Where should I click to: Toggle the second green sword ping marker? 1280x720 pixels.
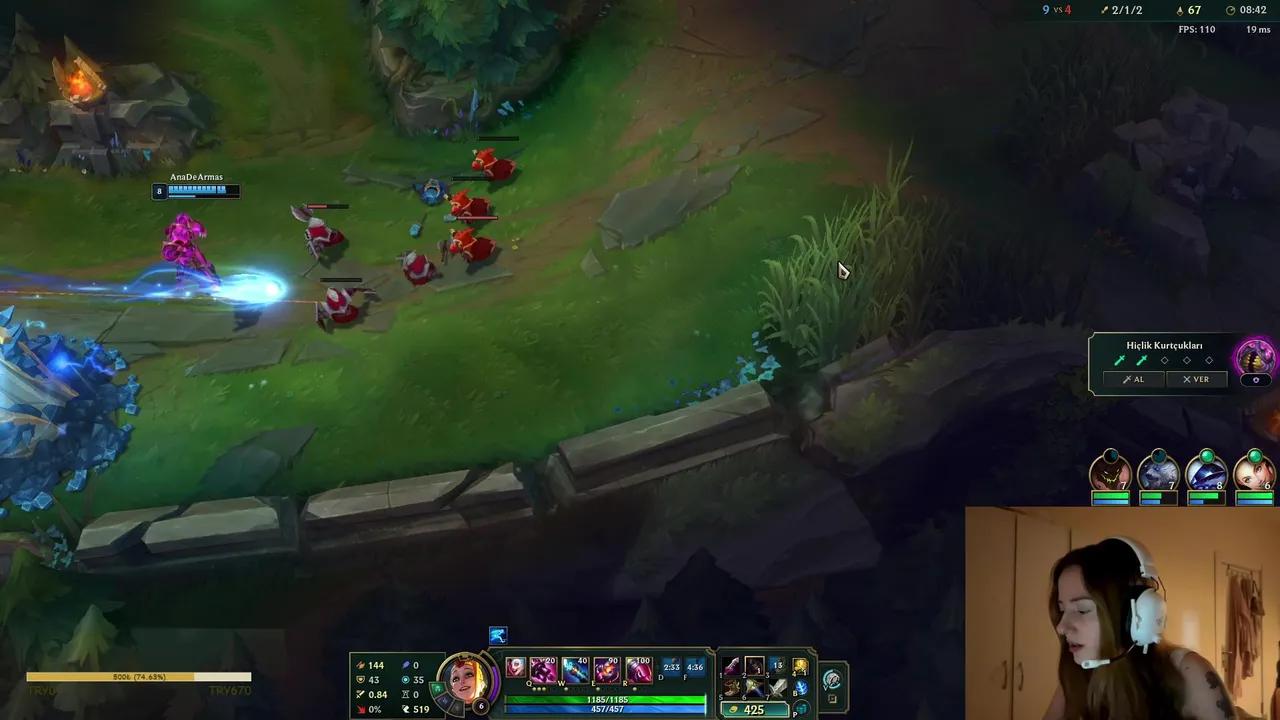click(1141, 359)
